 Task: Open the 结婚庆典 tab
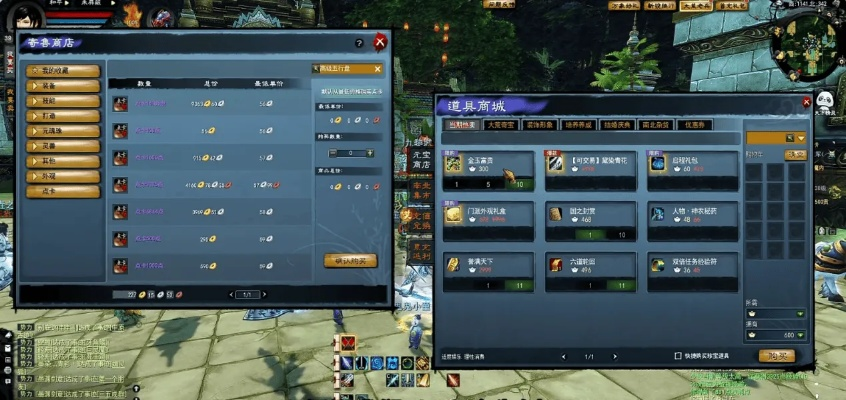tap(613, 125)
